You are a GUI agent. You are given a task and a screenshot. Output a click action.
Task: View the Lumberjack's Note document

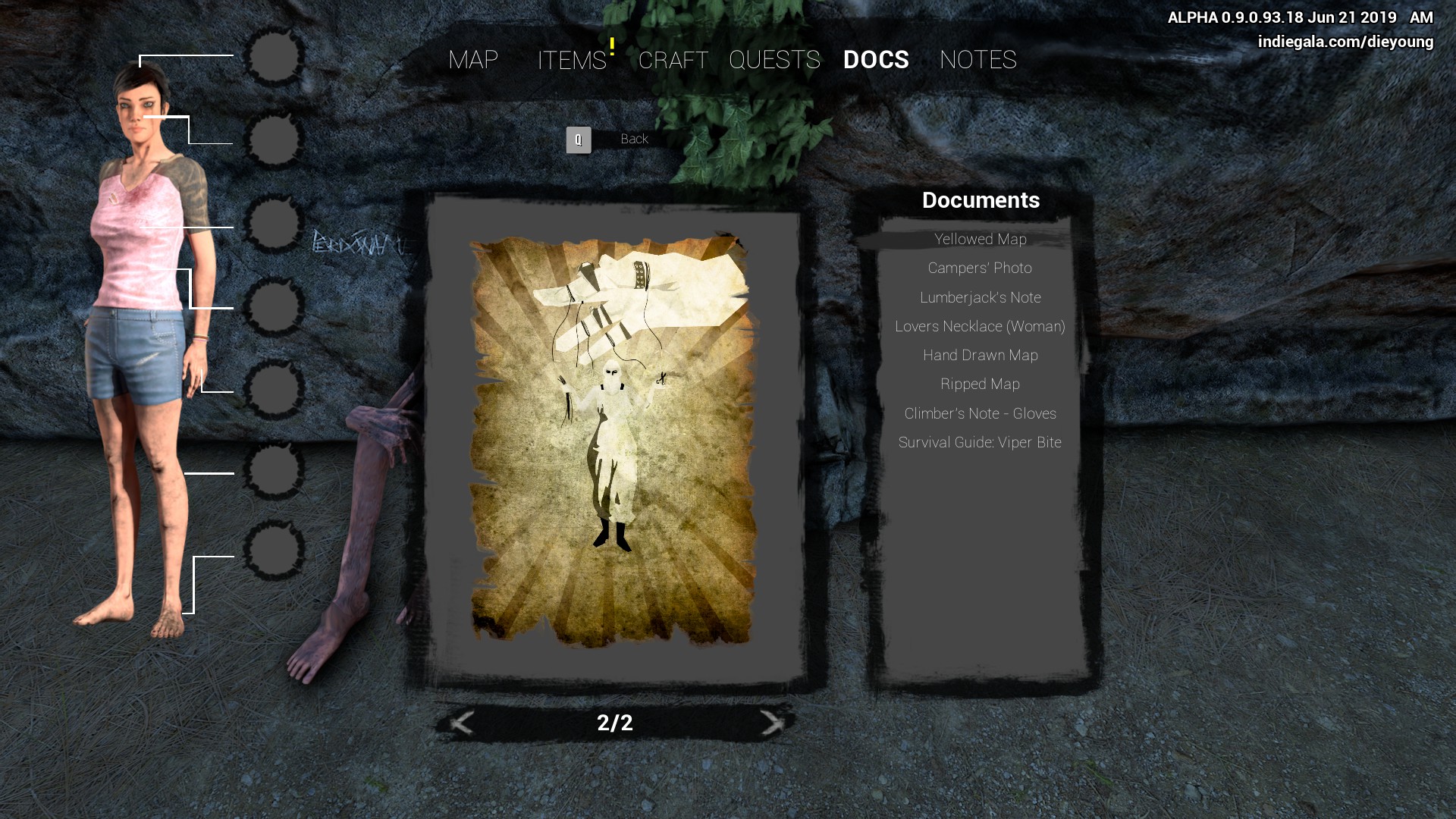click(x=980, y=298)
